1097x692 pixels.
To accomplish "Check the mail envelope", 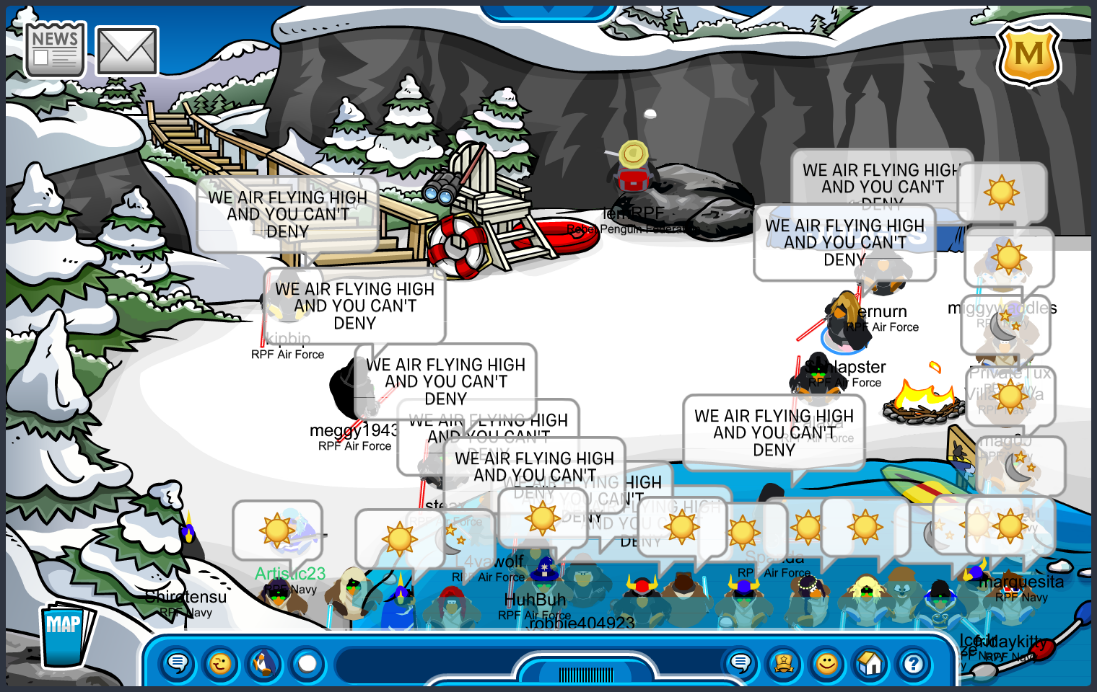I will (x=127, y=51).
